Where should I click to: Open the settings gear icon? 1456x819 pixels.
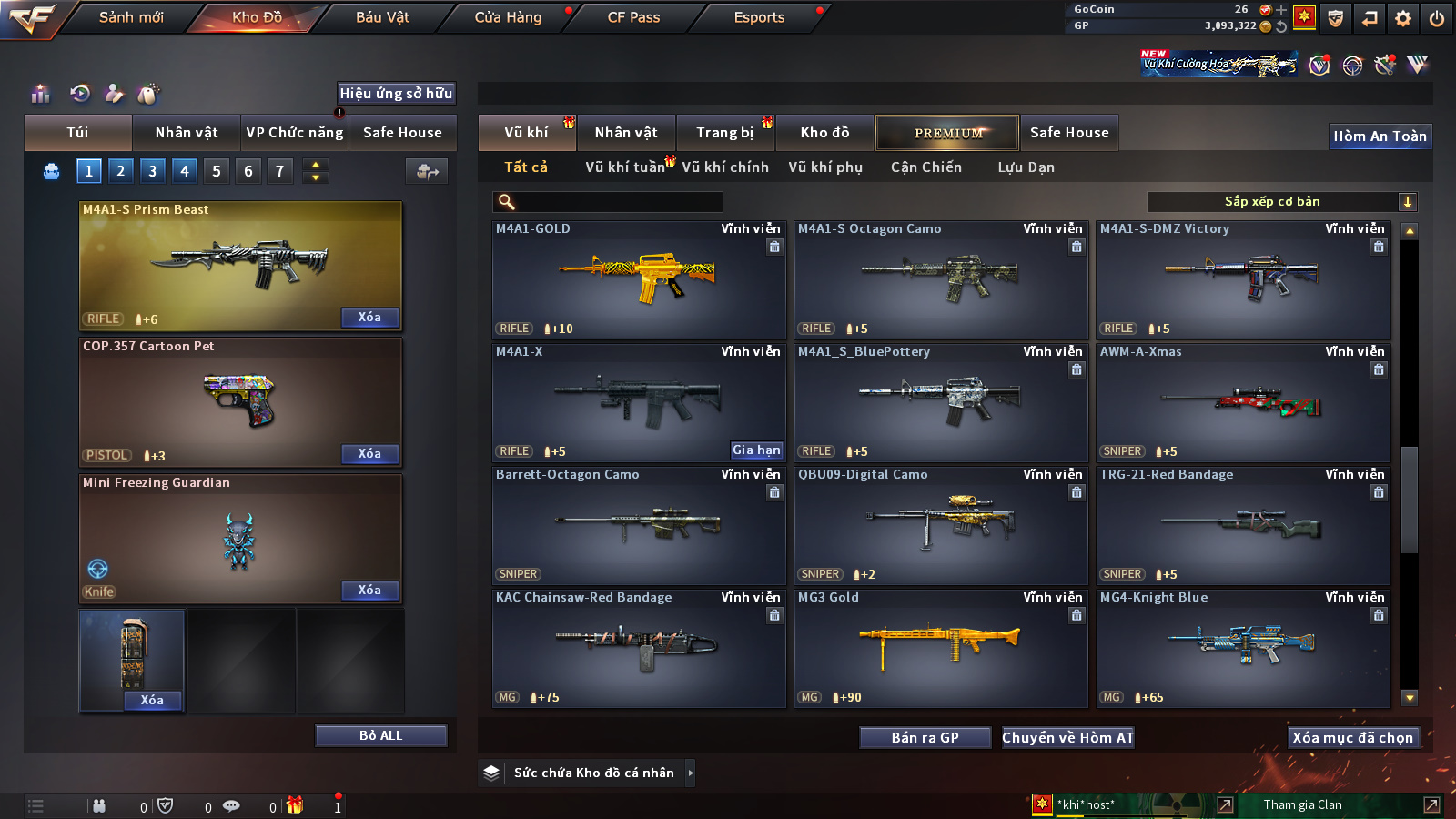click(1403, 18)
